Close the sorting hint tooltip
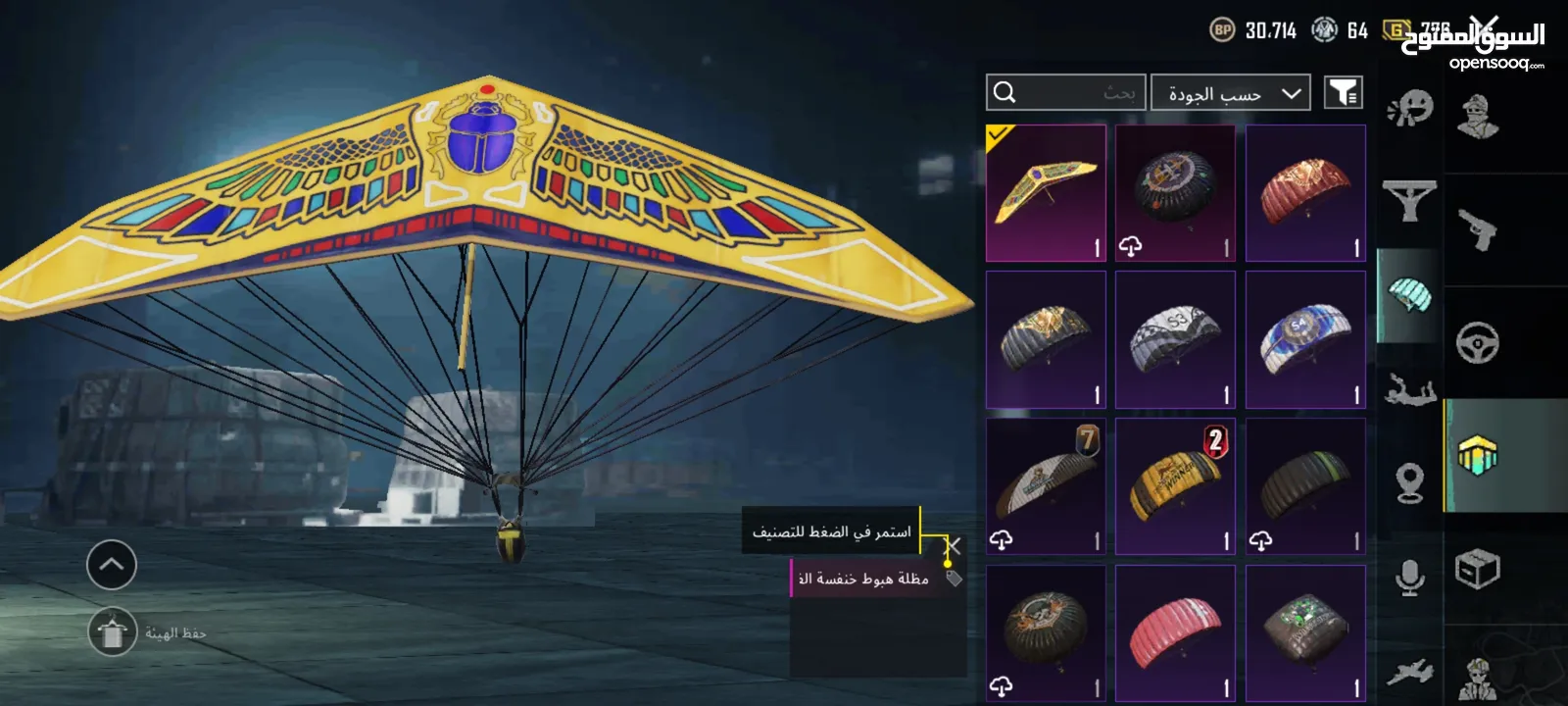The width and height of the screenshot is (1568, 706). [953, 545]
